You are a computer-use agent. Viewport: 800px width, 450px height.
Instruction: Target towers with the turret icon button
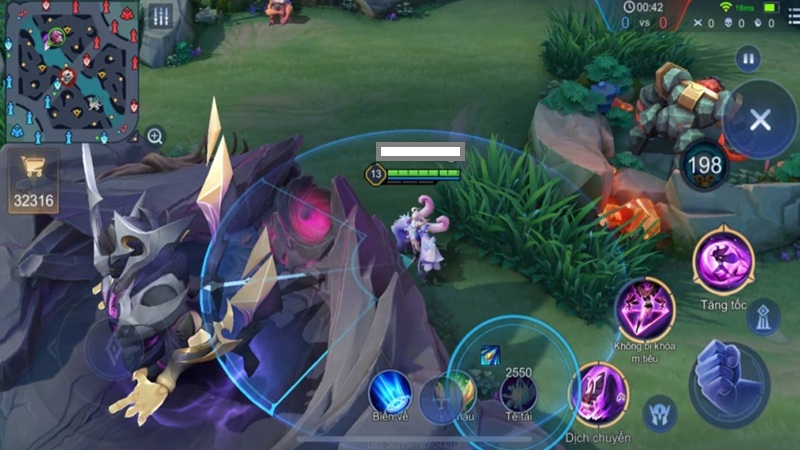763,316
